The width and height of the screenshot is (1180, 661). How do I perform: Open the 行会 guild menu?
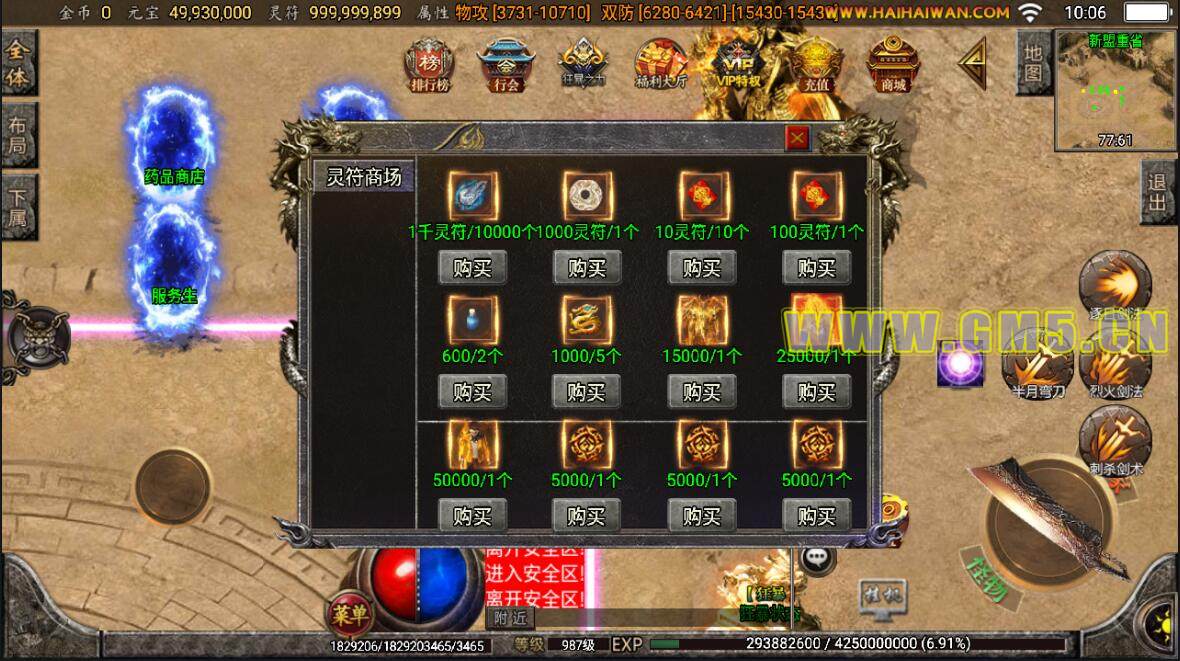[x=506, y=66]
